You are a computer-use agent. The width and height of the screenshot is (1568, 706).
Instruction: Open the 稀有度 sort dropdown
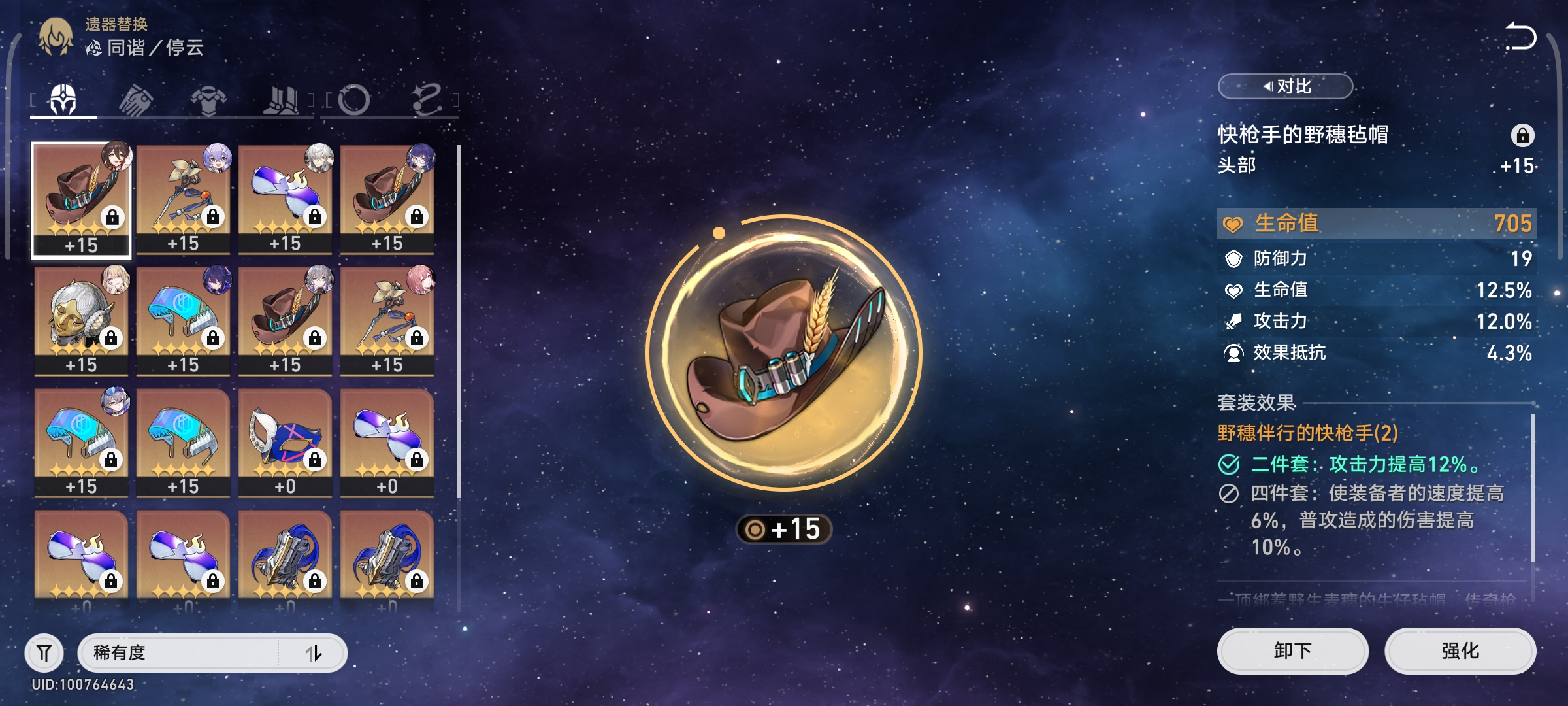(x=178, y=652)
